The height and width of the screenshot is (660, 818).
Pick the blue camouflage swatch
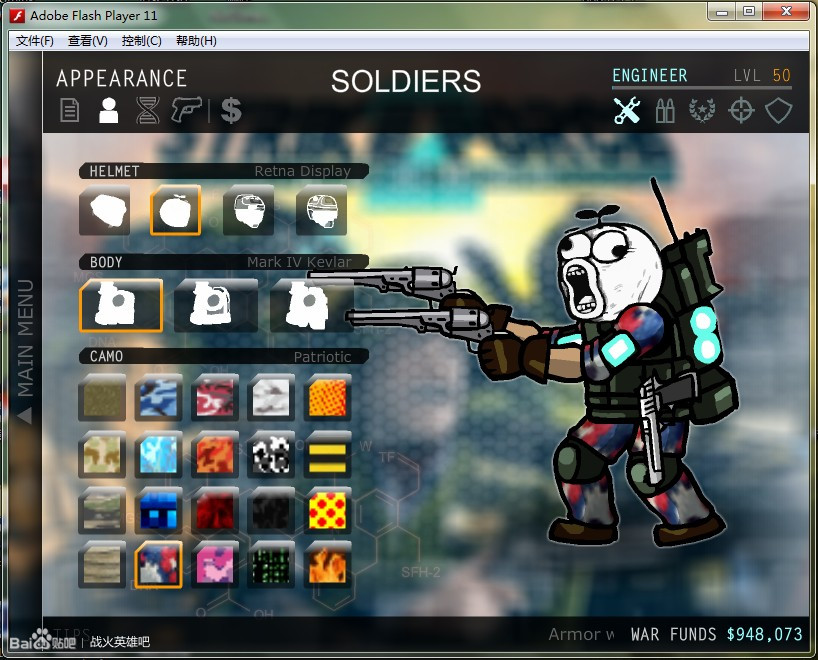pos(158,397)
